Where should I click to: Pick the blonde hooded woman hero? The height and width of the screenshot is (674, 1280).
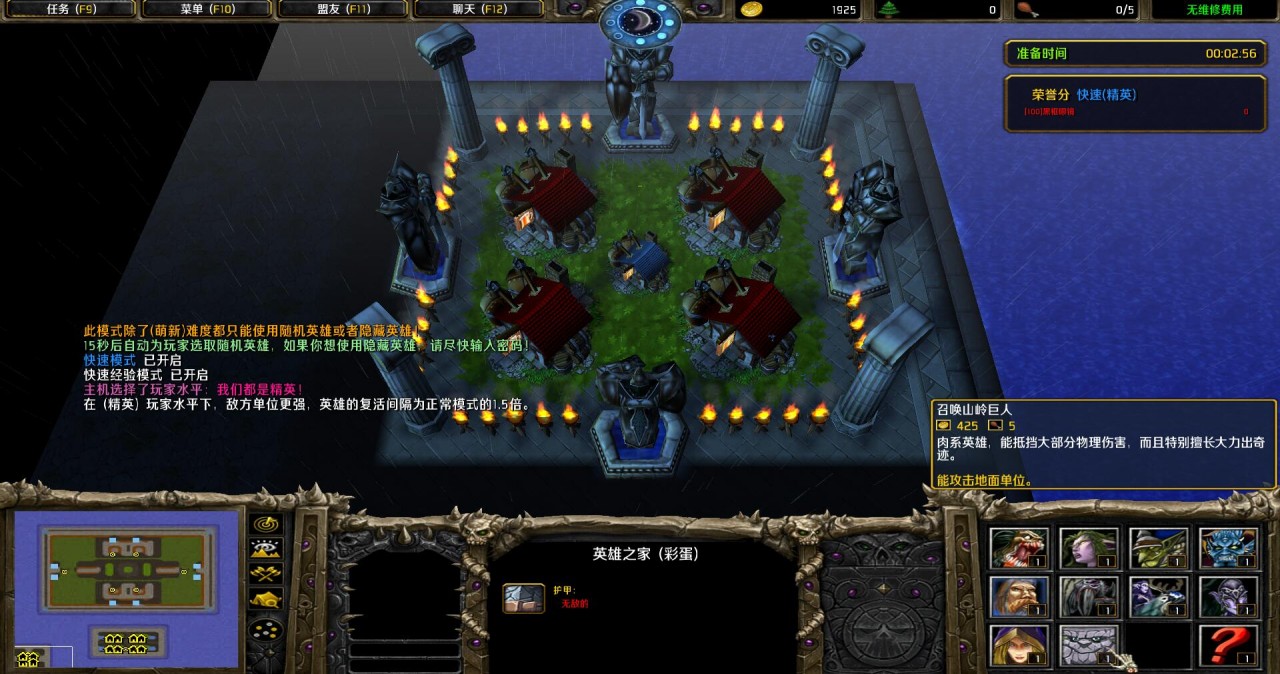point(1019,646)
